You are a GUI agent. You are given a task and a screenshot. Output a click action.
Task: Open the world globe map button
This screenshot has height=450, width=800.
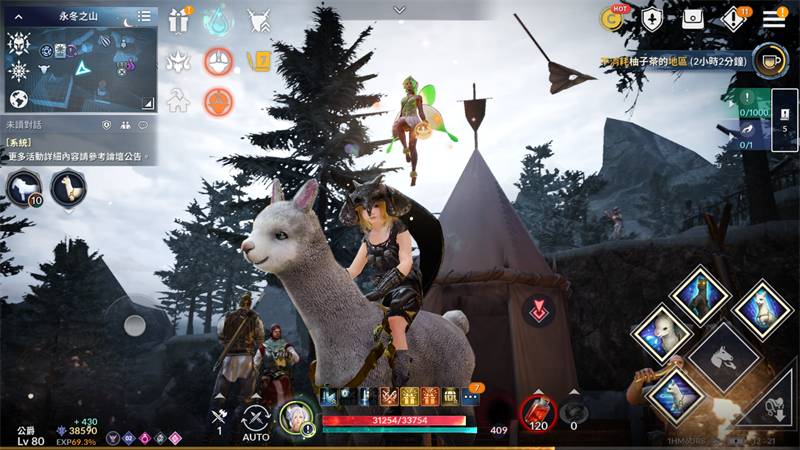coord(18,100)
